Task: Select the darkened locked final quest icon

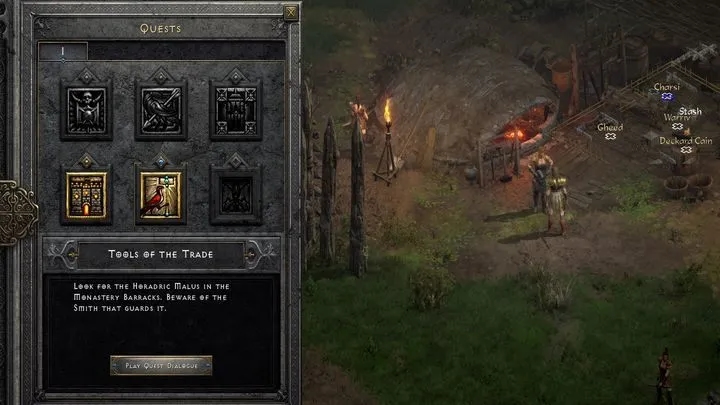Action: 235,194
